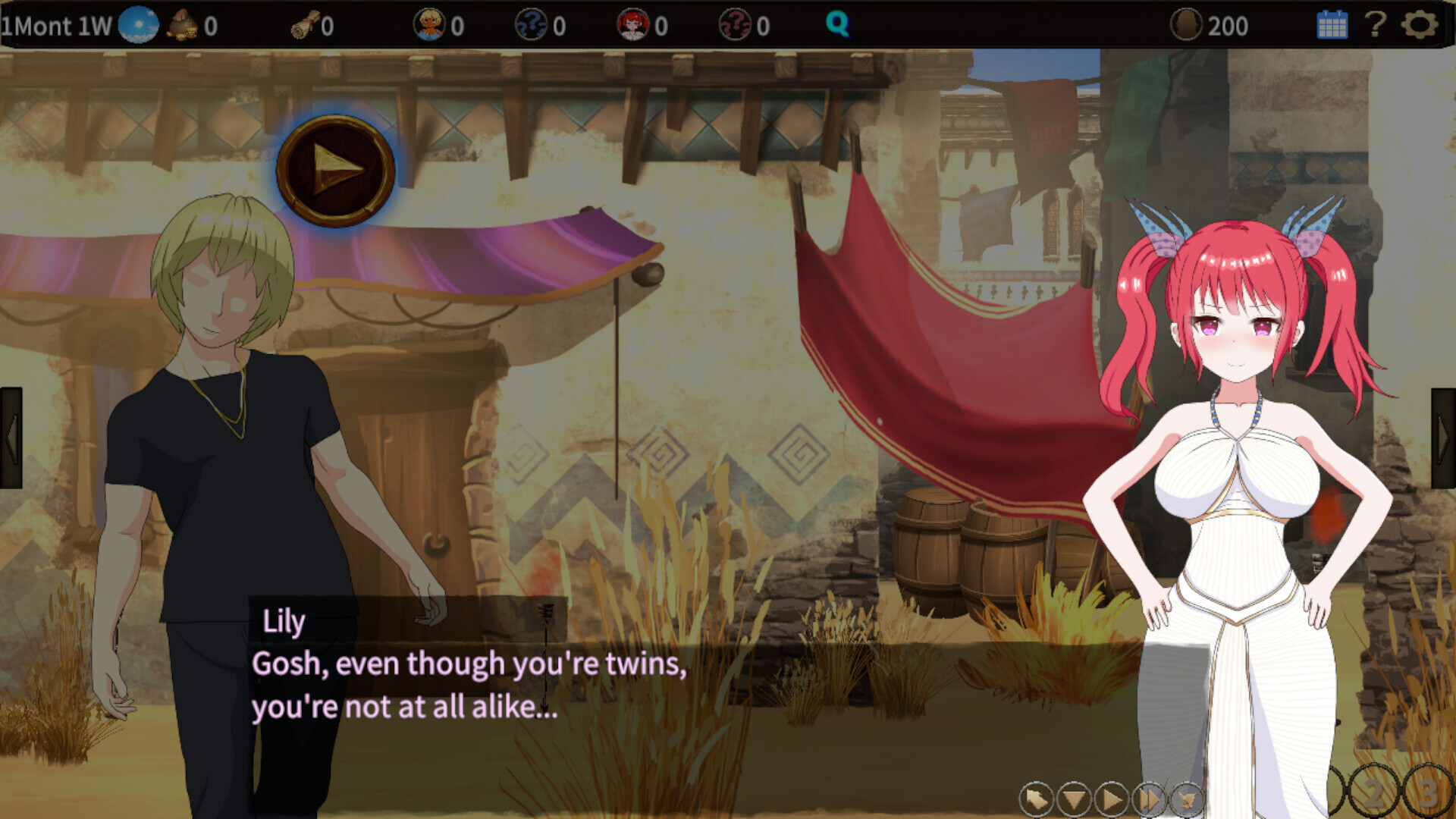
Task: Click the diagonal arrow dialogue control
Action: click(1036, 799)
